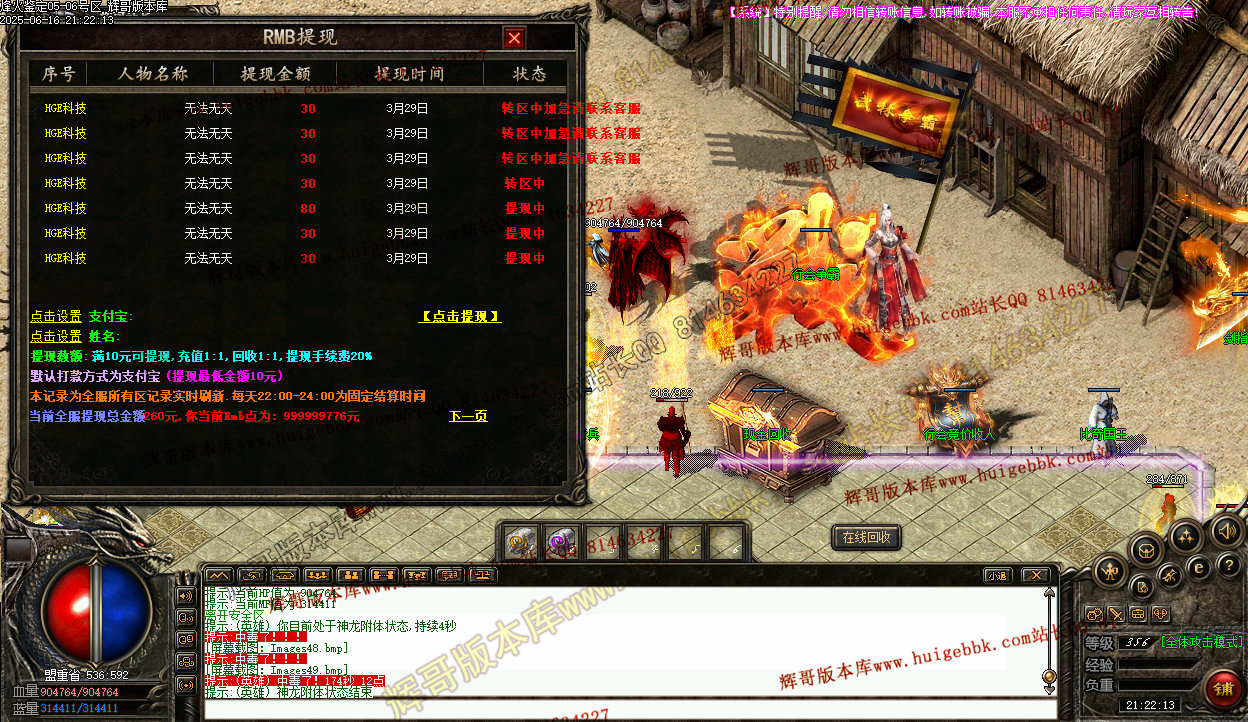Open the character equipment panel (warrior icon)

[1110, 572]
